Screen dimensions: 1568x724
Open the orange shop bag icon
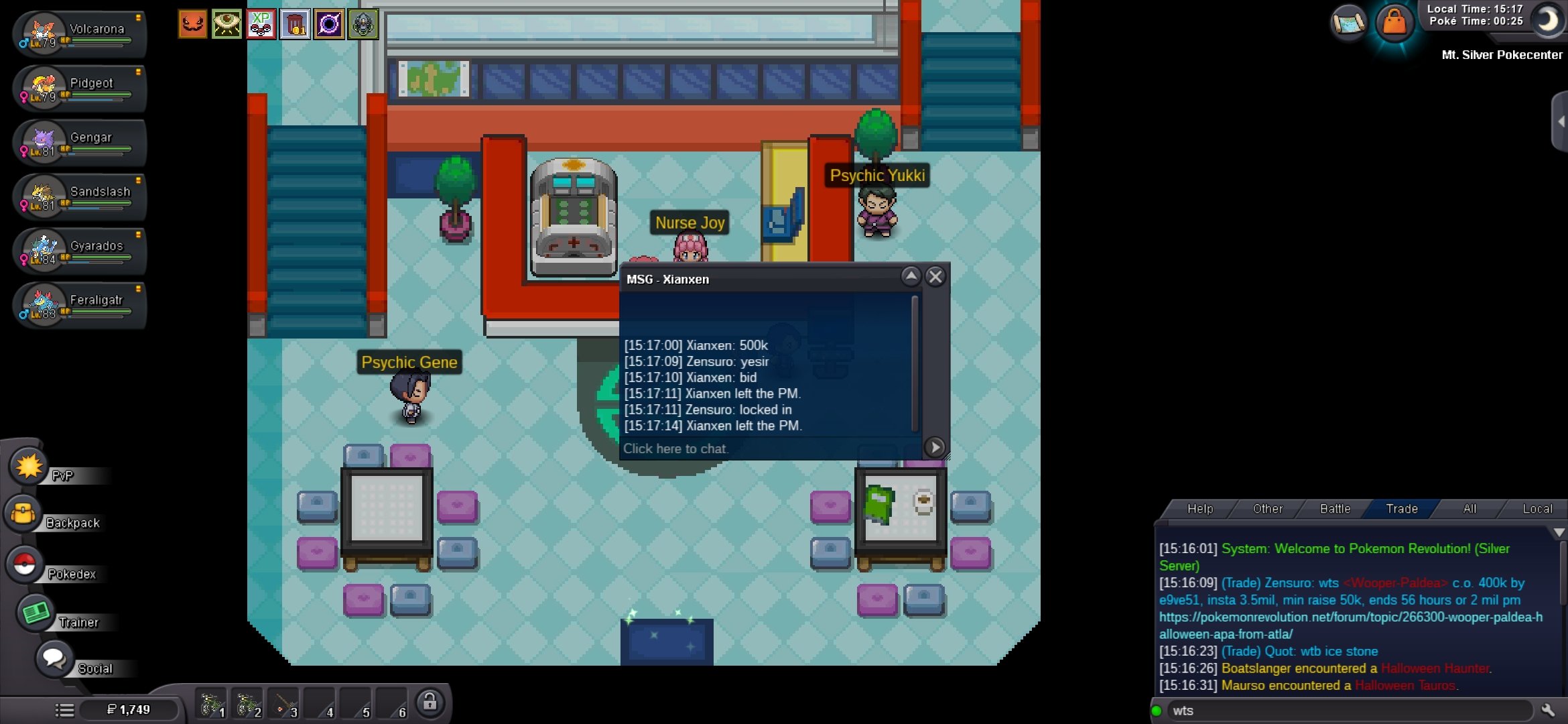click(x=1394, y=22)
